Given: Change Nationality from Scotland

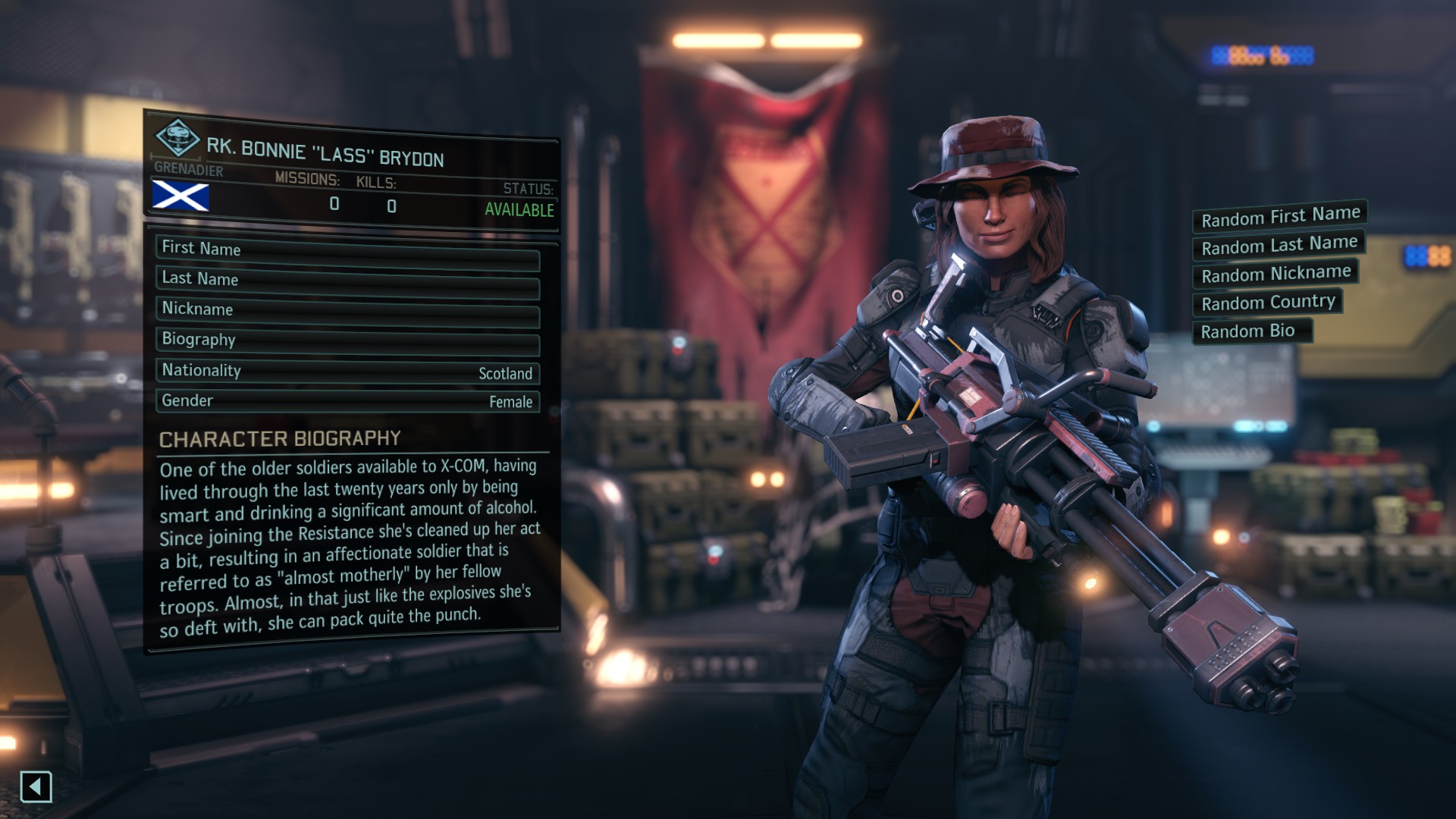Looking at the screenshot, I should tap(347, 372).
